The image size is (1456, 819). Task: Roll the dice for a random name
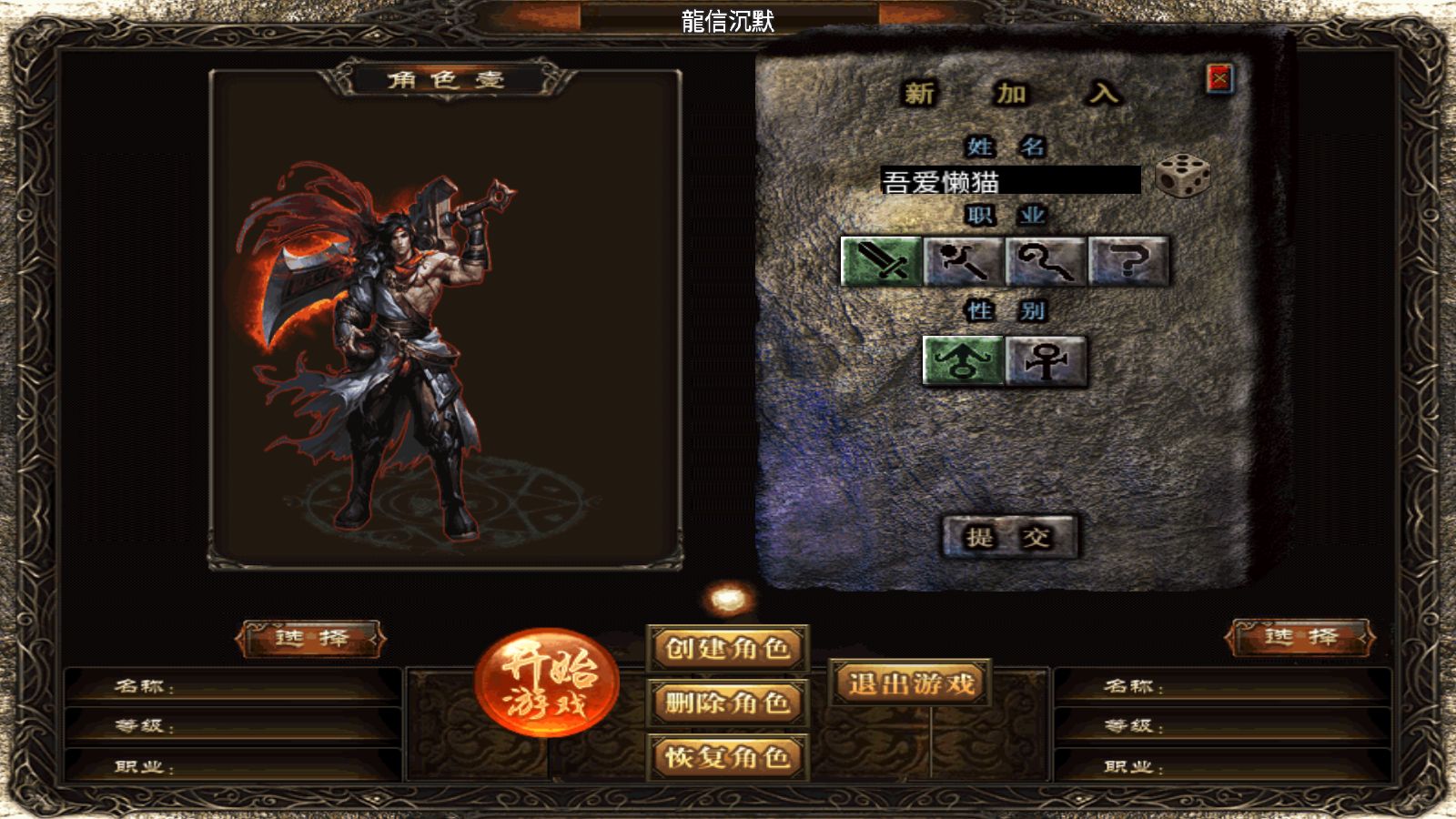coord(1182,177)
